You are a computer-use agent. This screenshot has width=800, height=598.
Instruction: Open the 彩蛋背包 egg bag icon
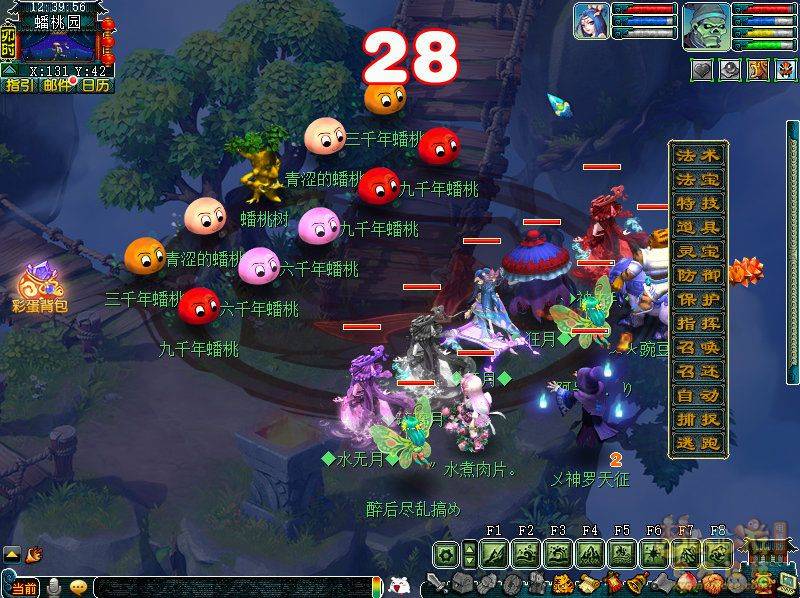(x=40, y=287)
